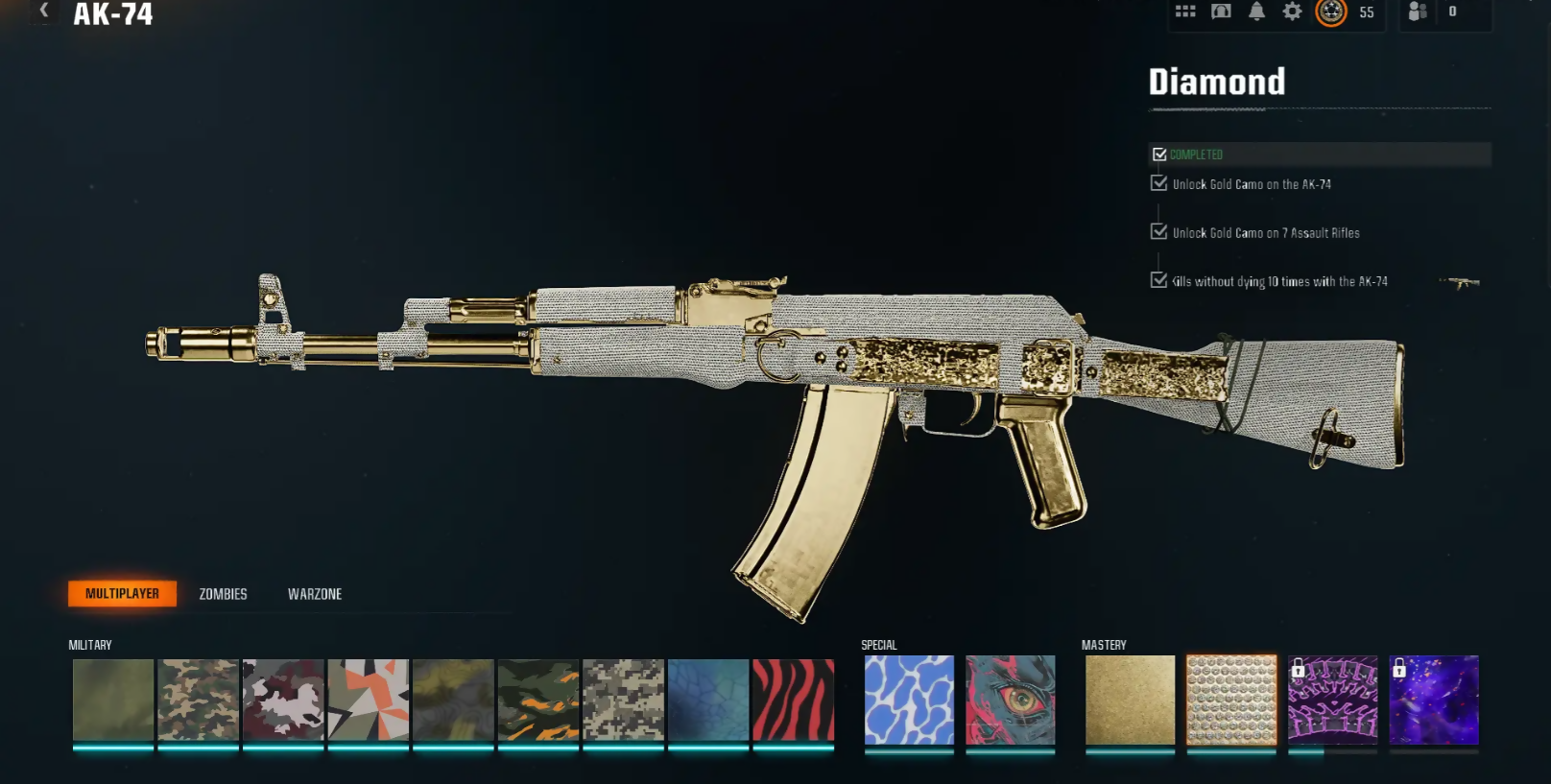1551x784 pixels.
Task: Select the maroon and white woodland camo
Action: click(x=283, y=700)
